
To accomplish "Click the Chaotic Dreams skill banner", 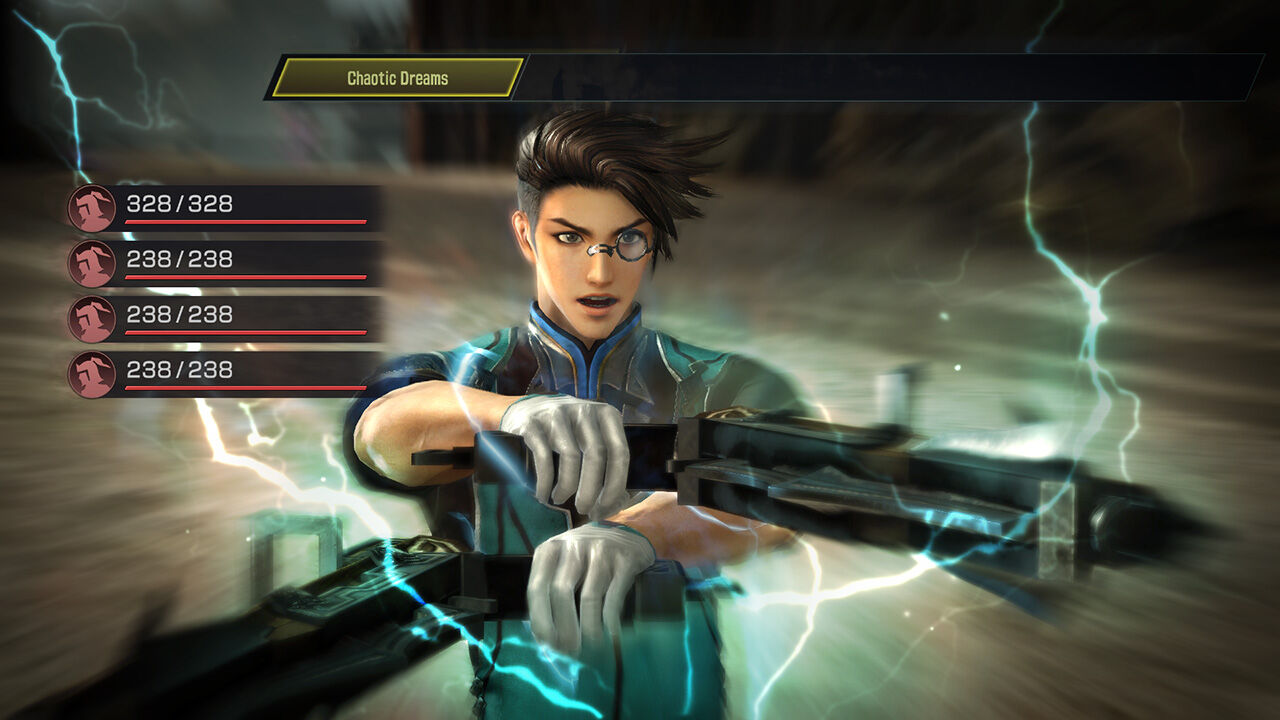I will [x=397, y=78].
